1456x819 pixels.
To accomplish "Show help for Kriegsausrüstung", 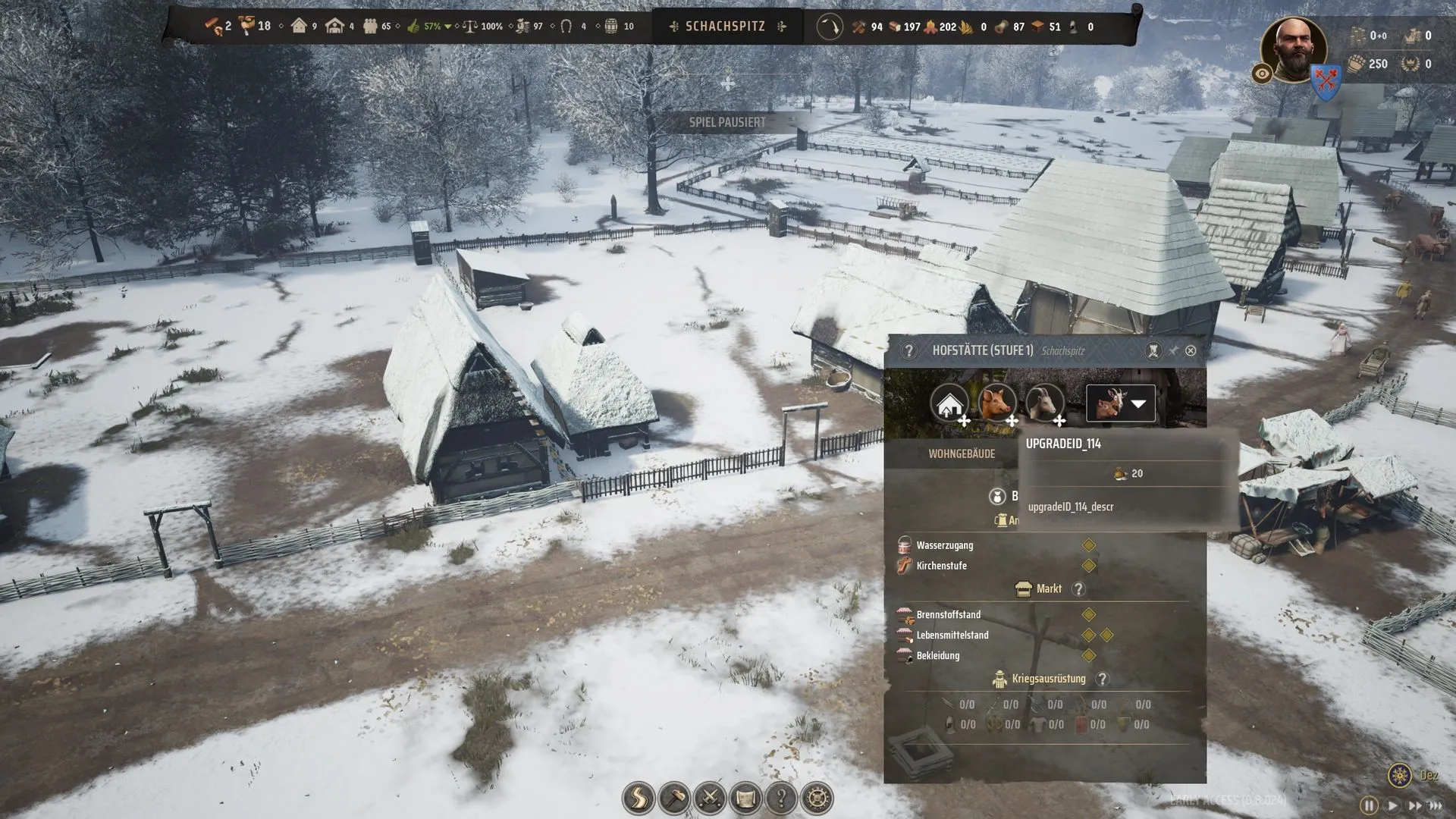I will pyautogui.click(x=1103, y=679).
